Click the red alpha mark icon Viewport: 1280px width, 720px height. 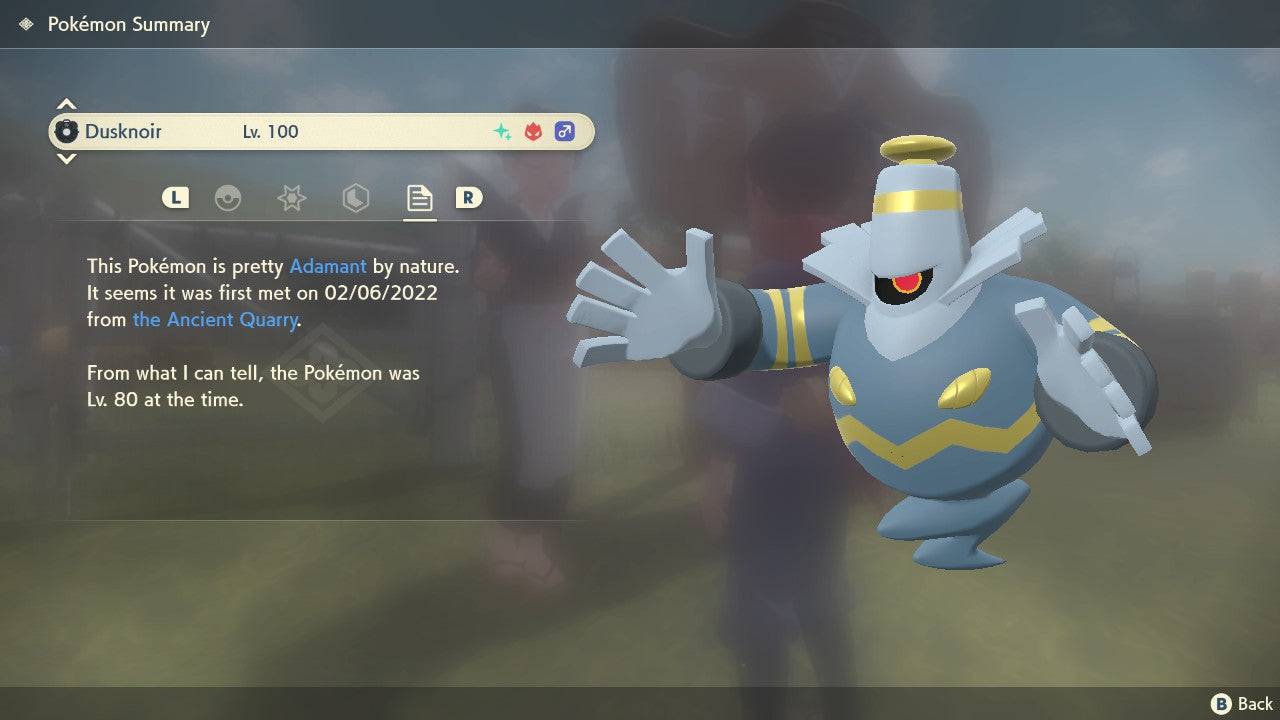tap(532, 131)
